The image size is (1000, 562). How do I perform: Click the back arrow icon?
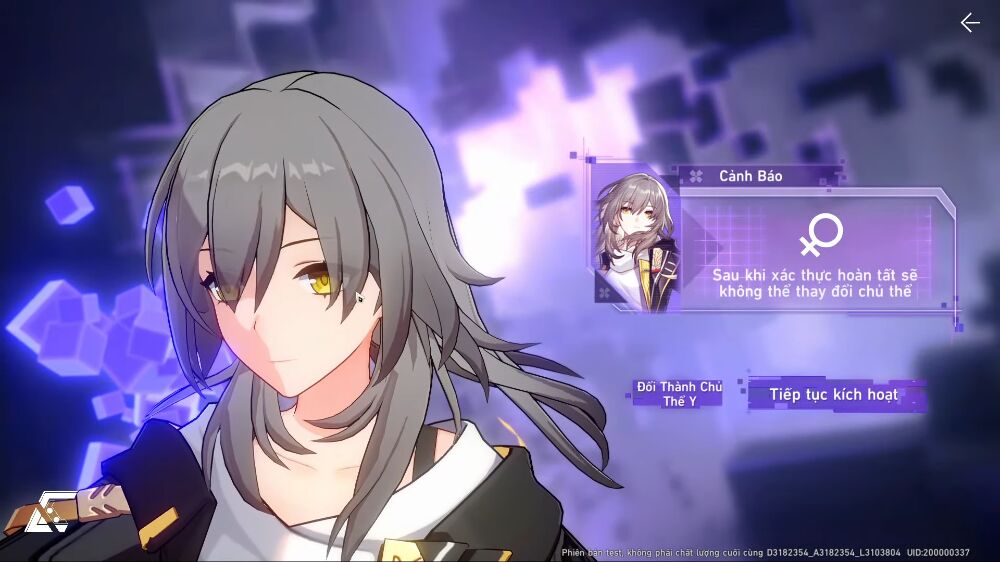pos(969,23)
